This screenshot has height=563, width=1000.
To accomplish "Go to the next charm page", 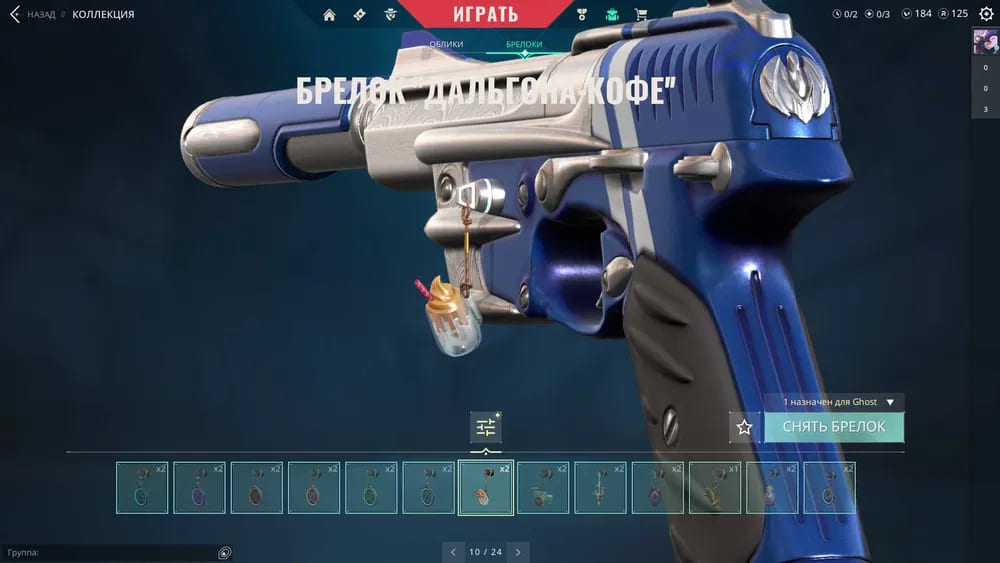I will click(x=517, y=551).
